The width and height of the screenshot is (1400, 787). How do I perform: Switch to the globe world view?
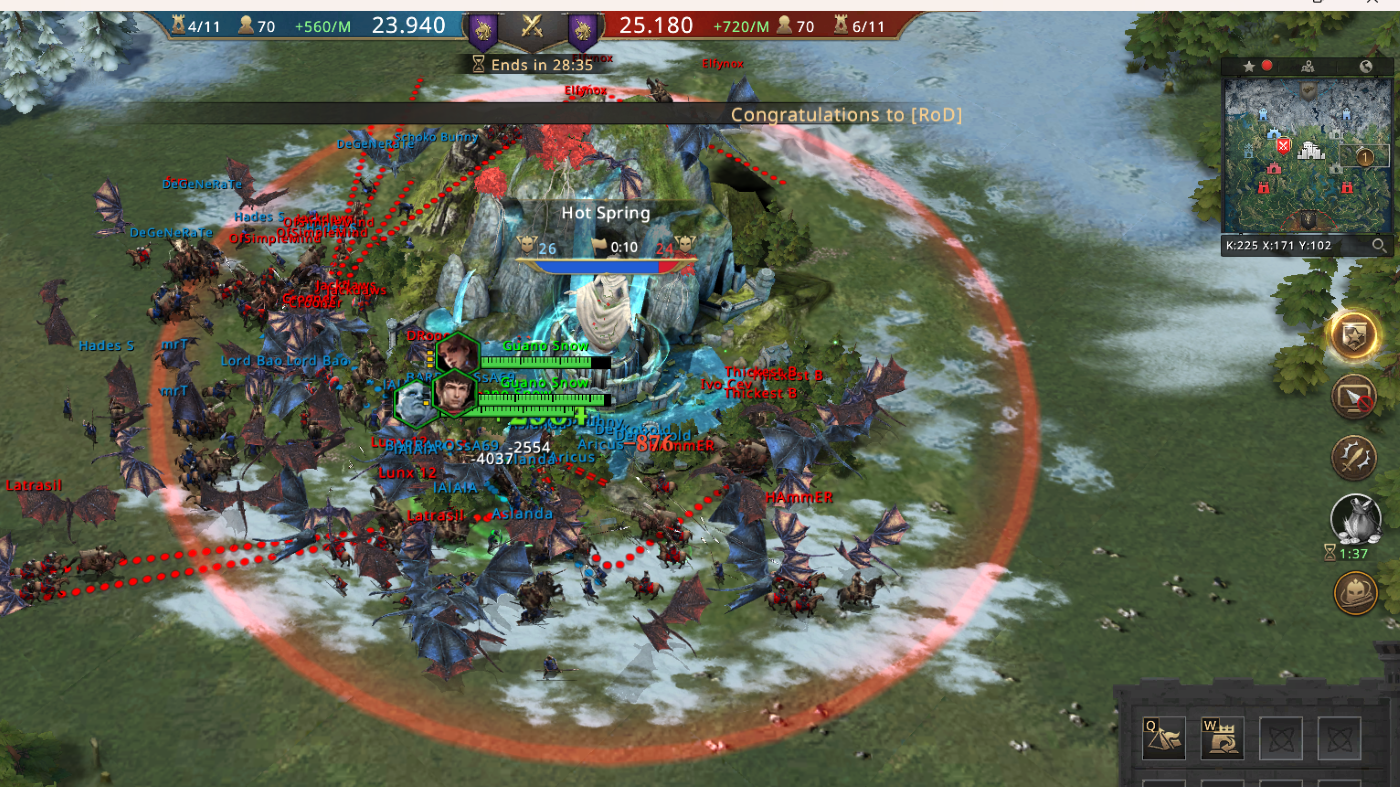1365,66
